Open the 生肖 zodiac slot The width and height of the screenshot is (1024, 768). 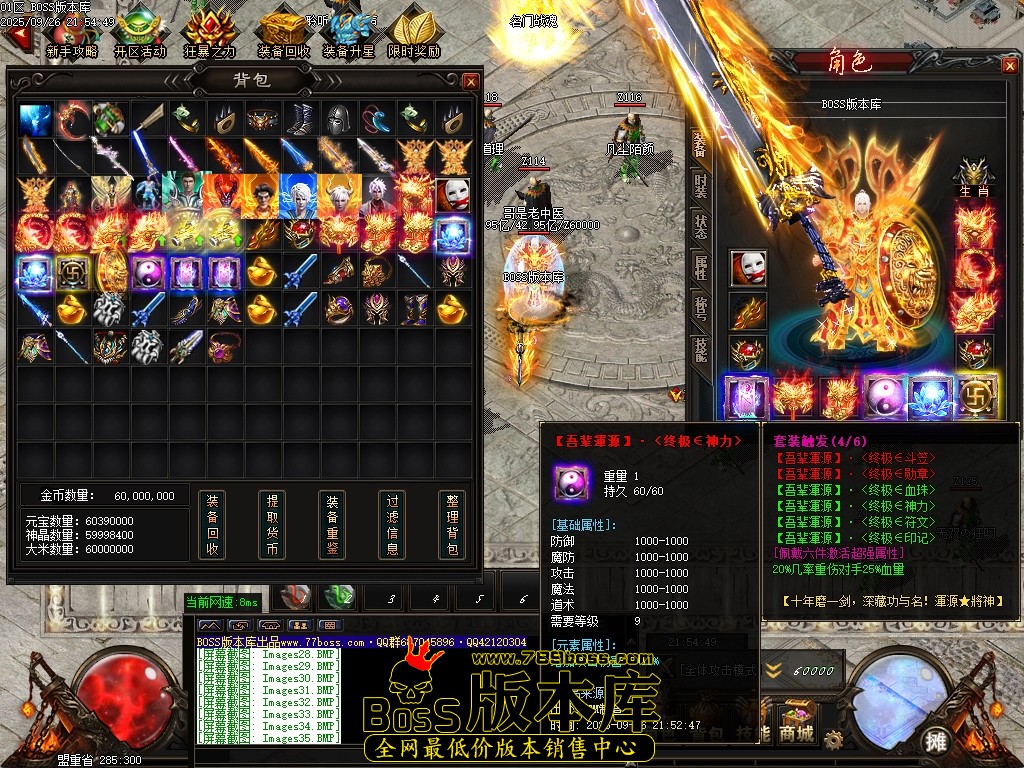(973, 177)
